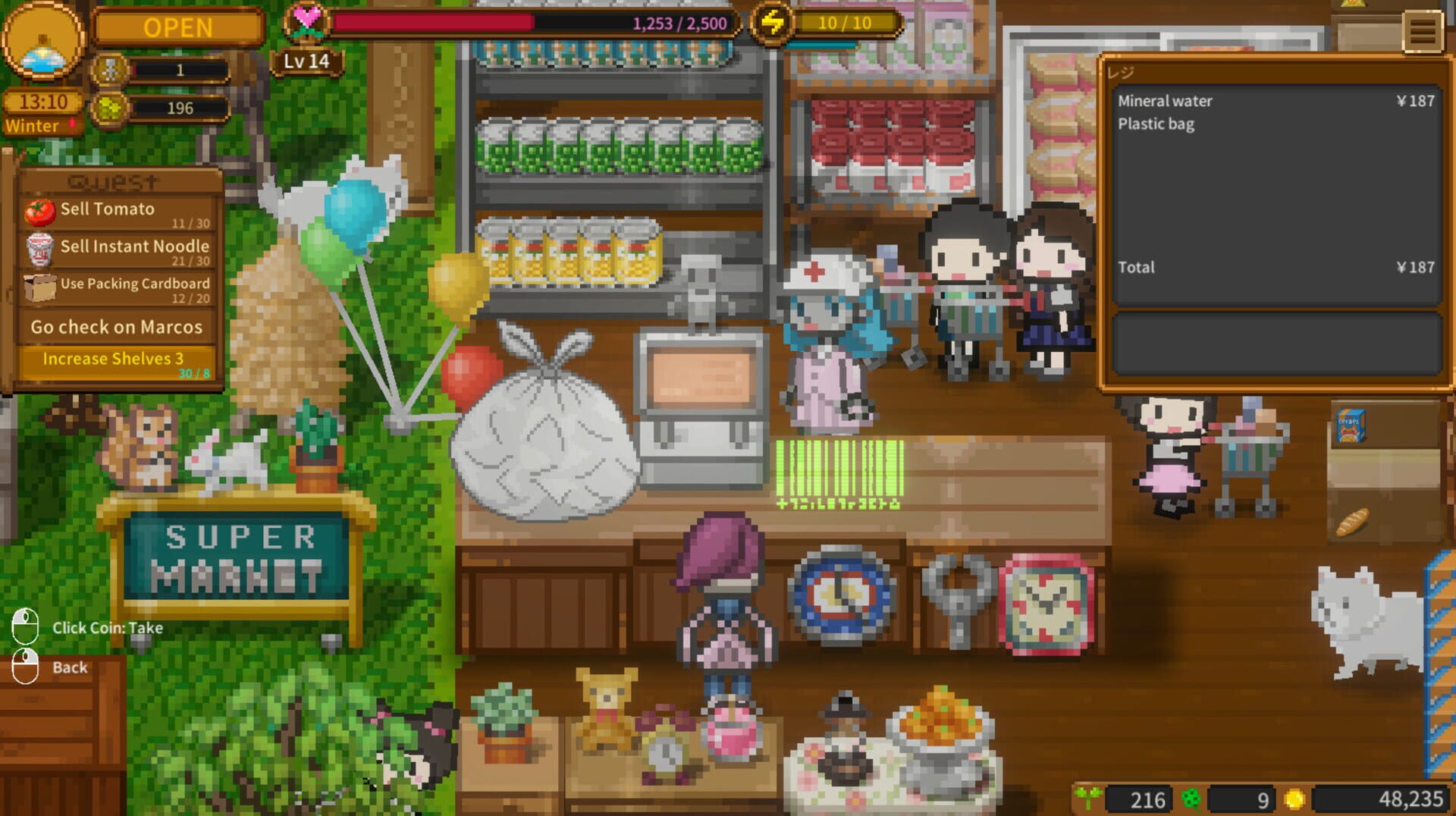Expand the Quest panel header
1456x816 pixels.
(x=112, y=180)
